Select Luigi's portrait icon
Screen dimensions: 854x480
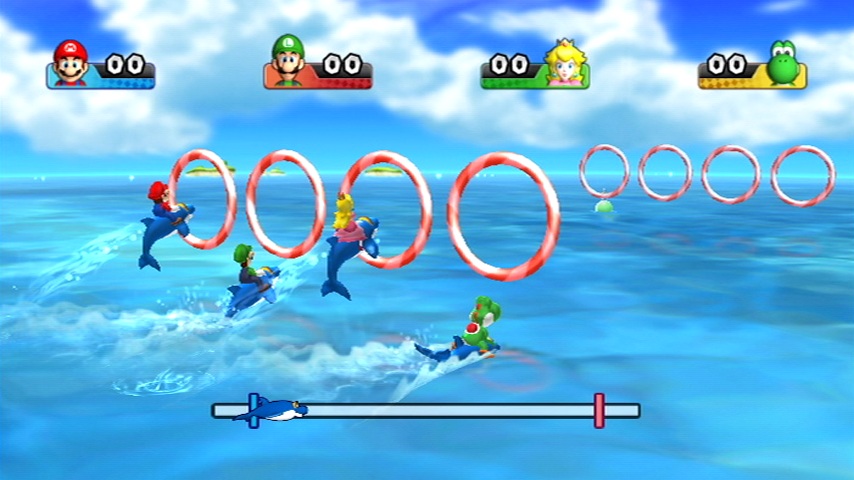tap(287, 63)
